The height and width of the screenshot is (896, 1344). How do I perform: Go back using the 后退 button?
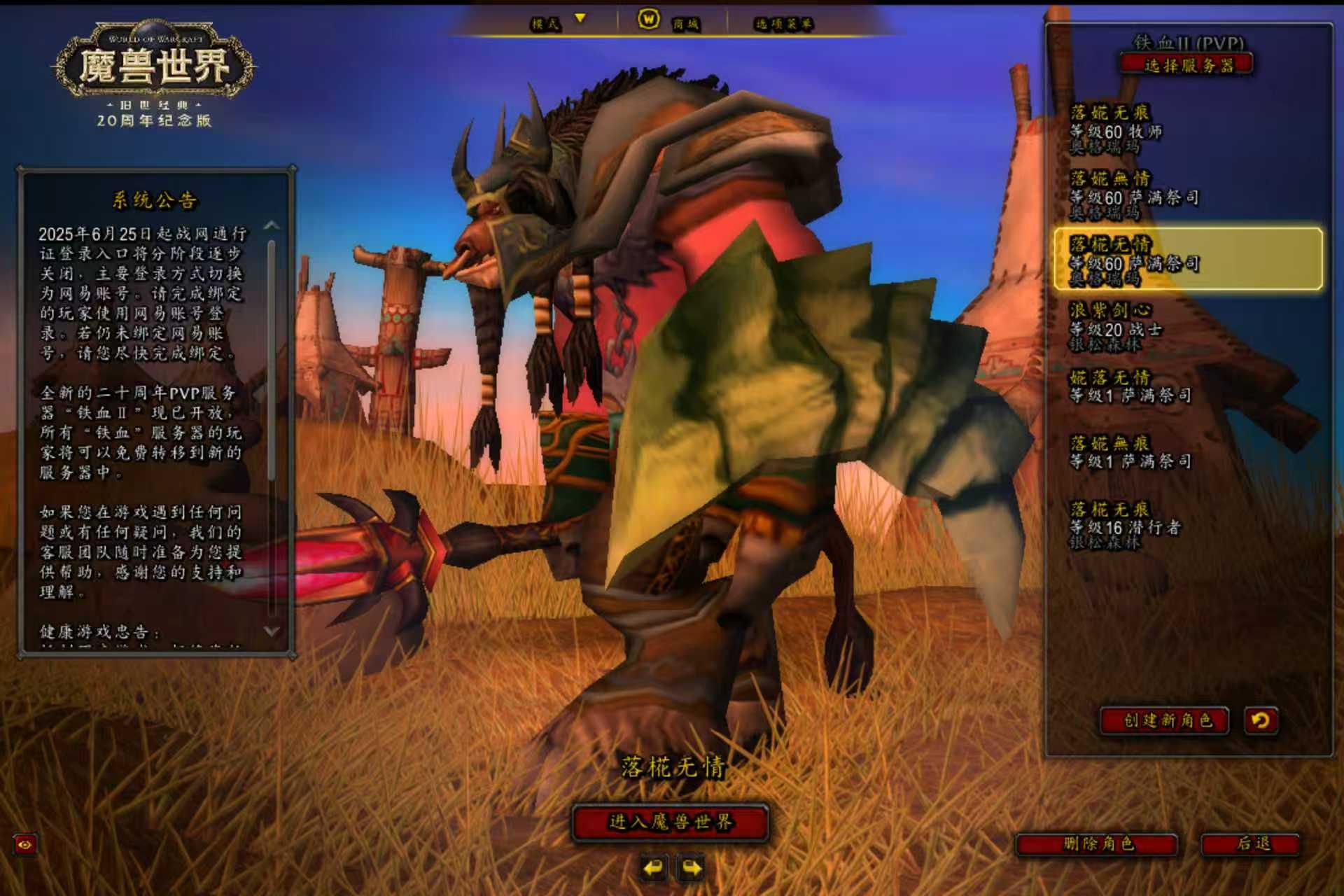1251,843
